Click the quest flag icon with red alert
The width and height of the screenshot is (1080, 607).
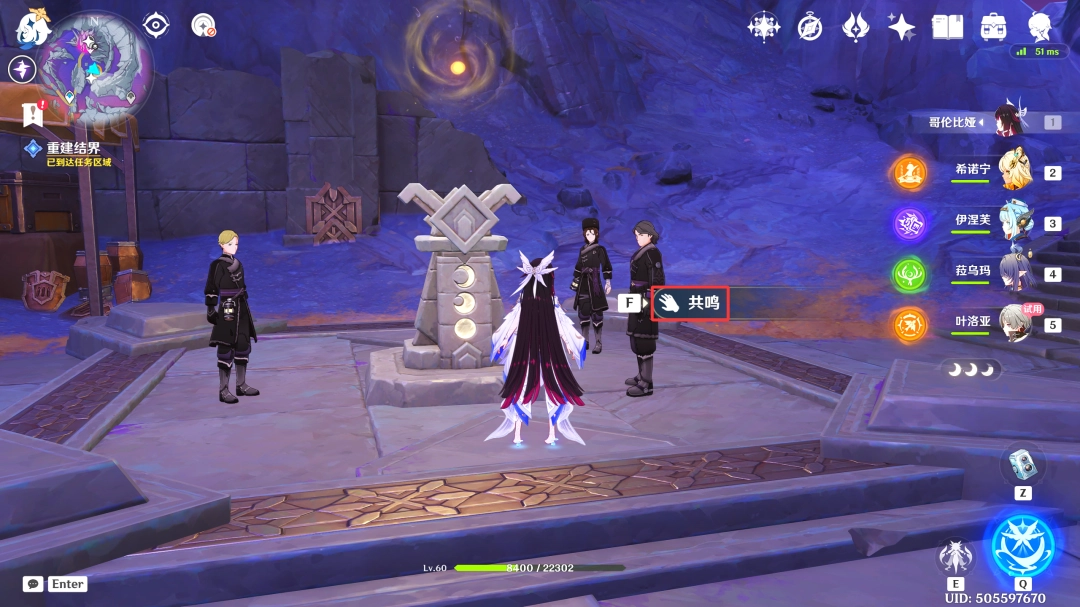[x=34, y=113]
